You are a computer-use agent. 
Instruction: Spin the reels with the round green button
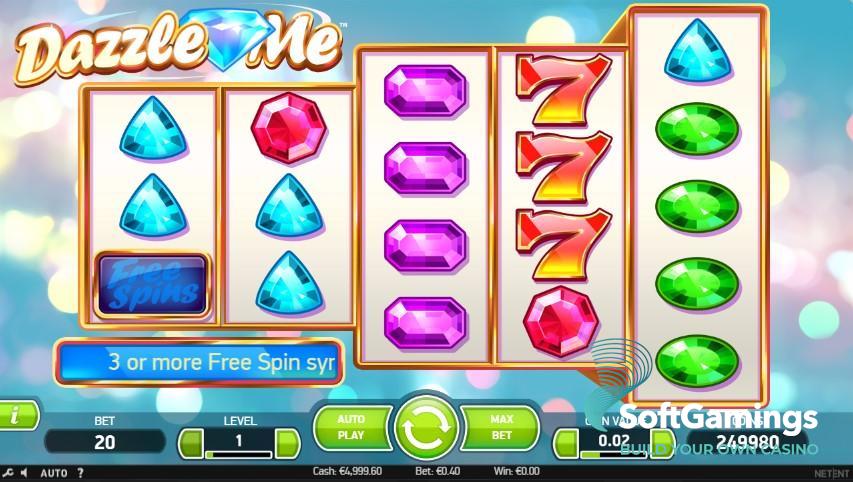coord(426,428)
